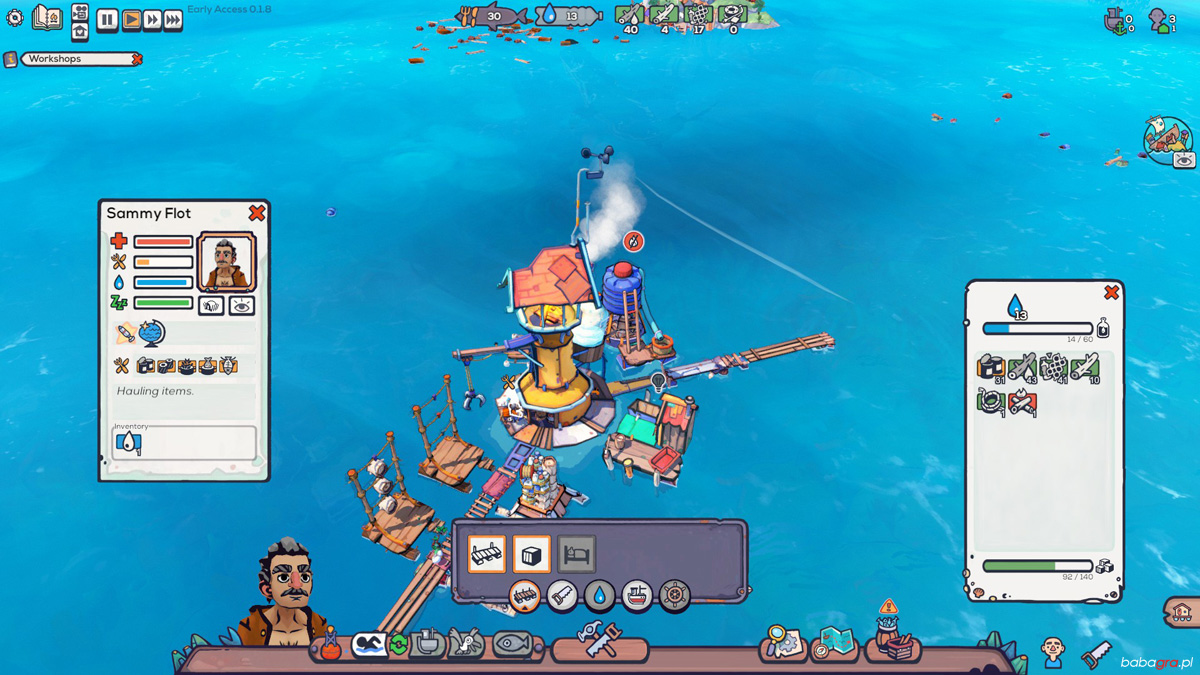Open the hammer and saw build menu
The image size is (1200, 675).
[600, 640]
